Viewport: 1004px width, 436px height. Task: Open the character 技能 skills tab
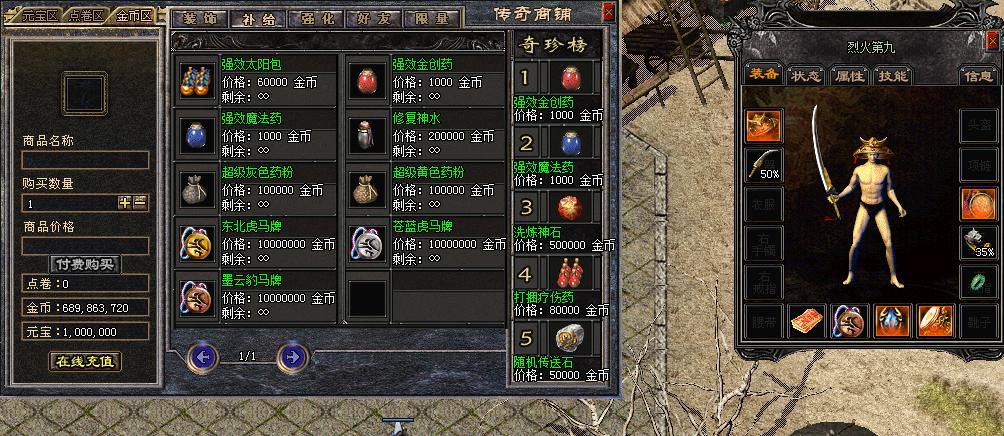coord(891,76)
